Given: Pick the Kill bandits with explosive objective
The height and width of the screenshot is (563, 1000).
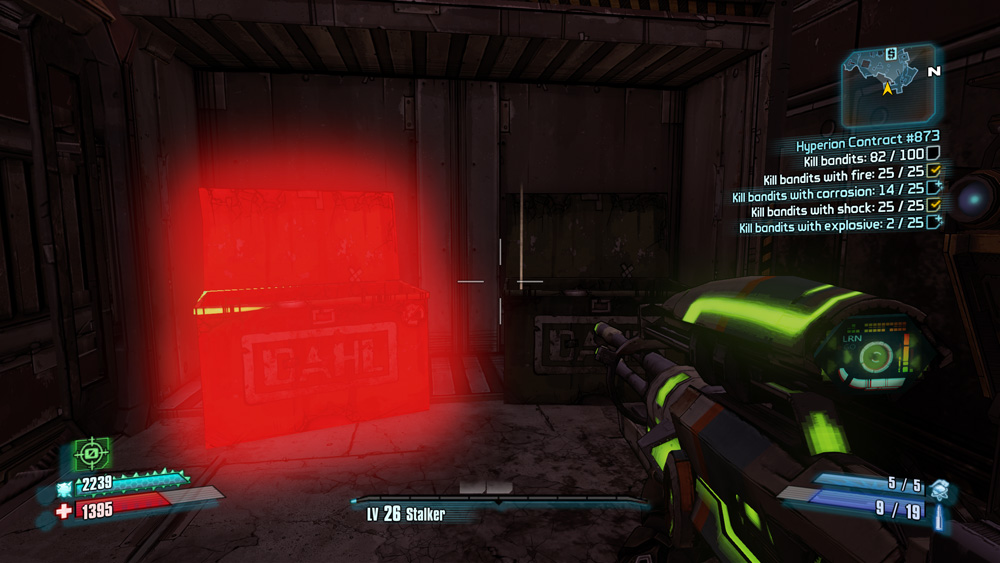Looking at the screenshot, I should 832,227.
